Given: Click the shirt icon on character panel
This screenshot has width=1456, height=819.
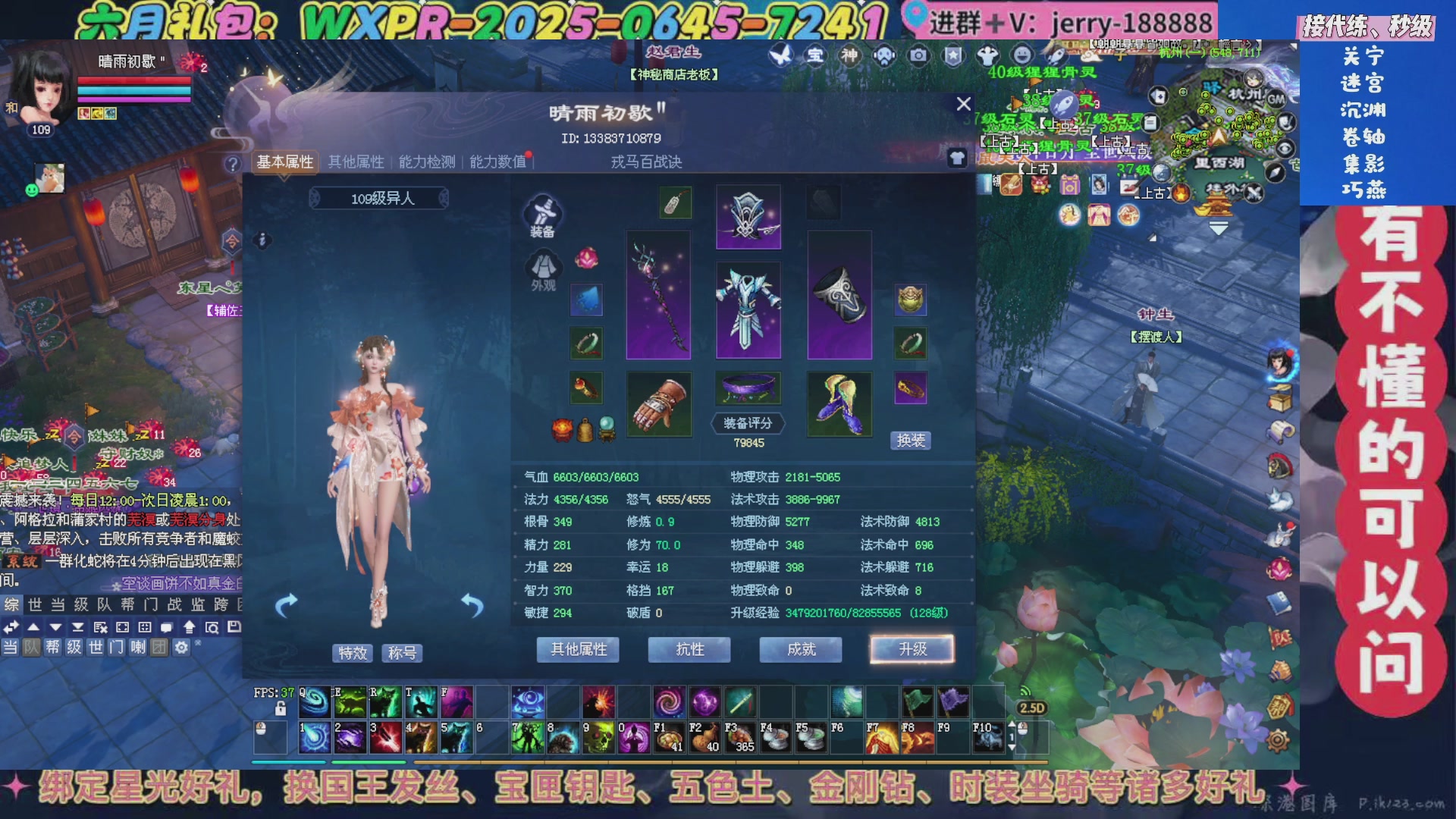Looking at the screenshot, I should click(x=956, y=158).
